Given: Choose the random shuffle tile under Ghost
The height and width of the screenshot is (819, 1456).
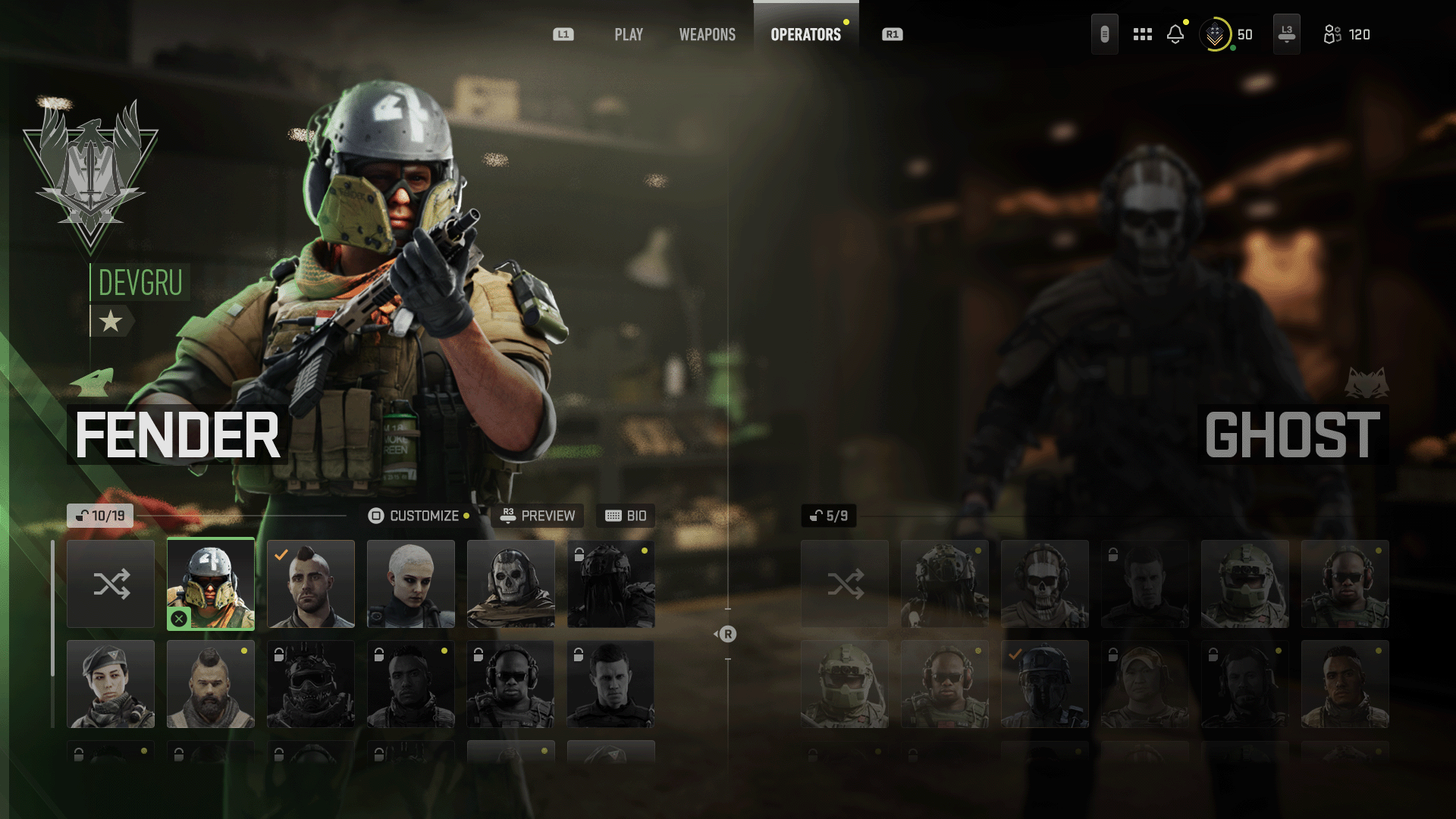Looking at the screenshot, I should coord(845,584).
